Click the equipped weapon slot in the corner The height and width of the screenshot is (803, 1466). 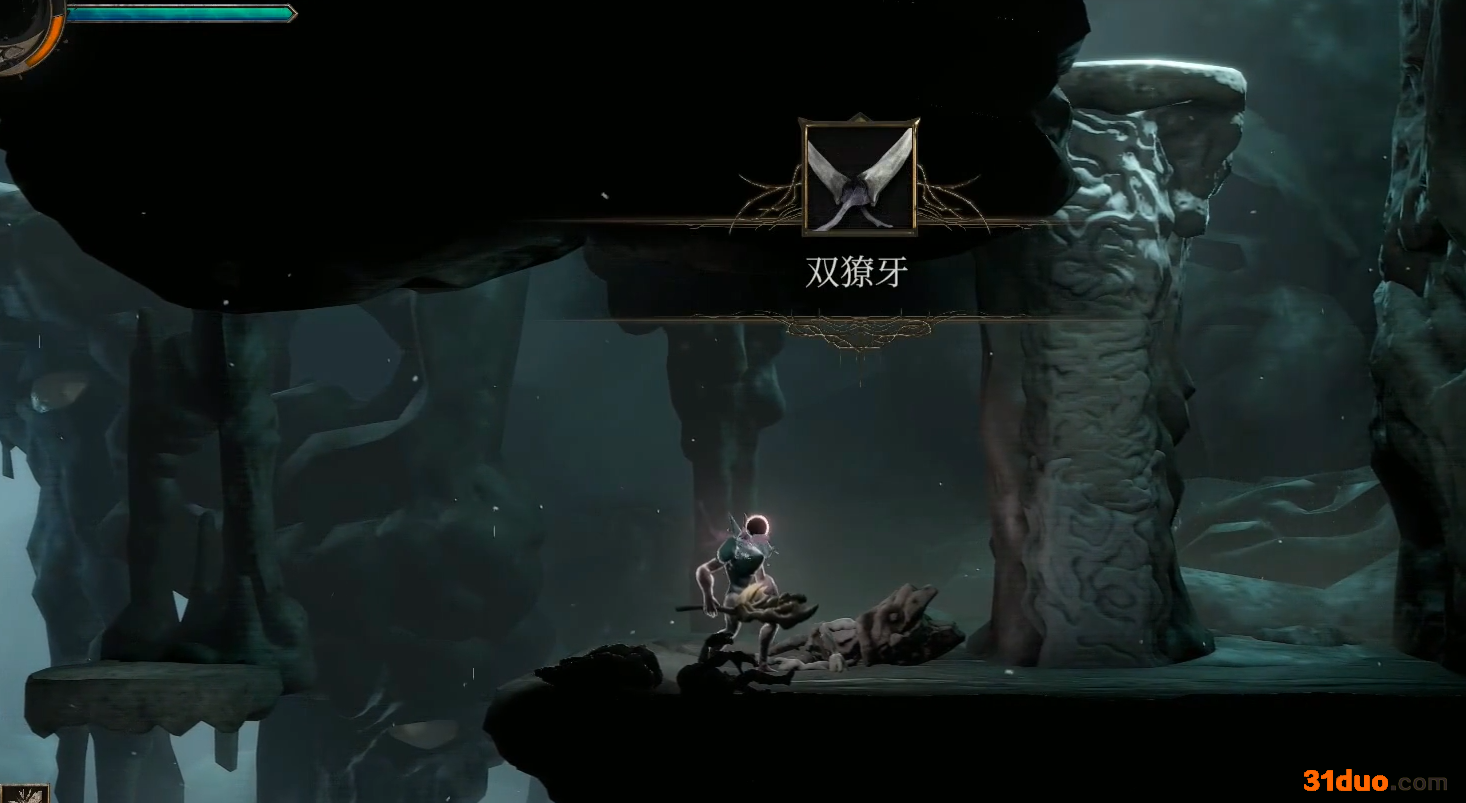24,794
